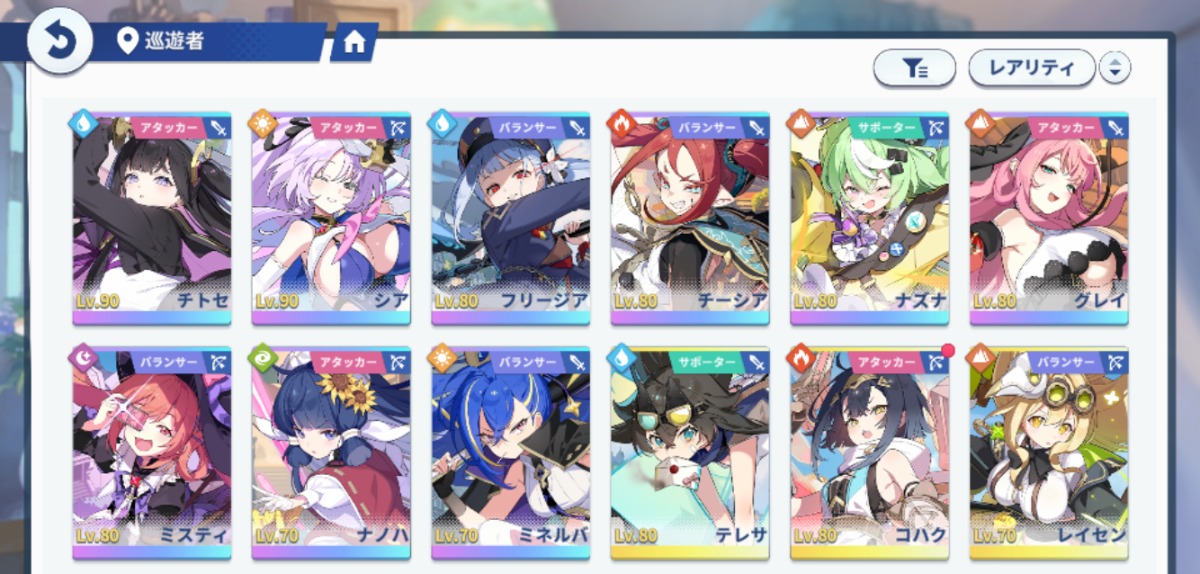Select the フリージア character card
Image resolution: width=1200 pixels, height=574 pixels.
point(511,218)
